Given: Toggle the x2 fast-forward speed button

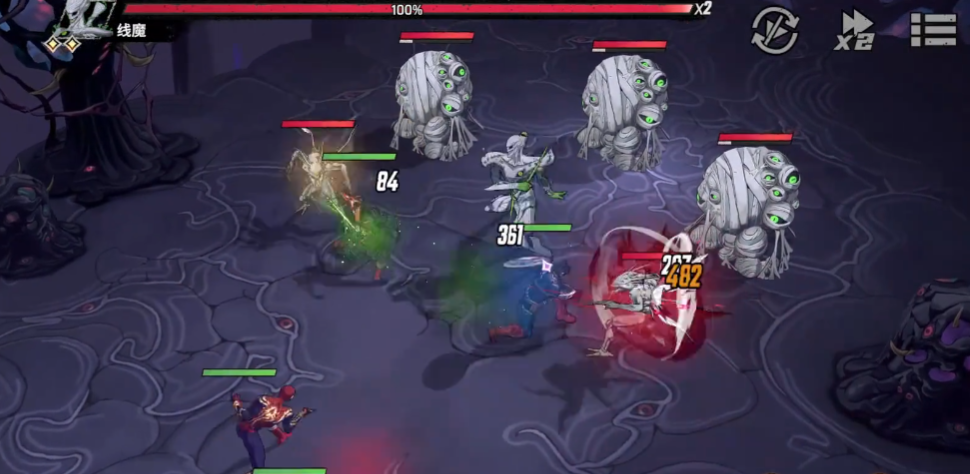Looking at the screenshot, I should coord(855,30).
